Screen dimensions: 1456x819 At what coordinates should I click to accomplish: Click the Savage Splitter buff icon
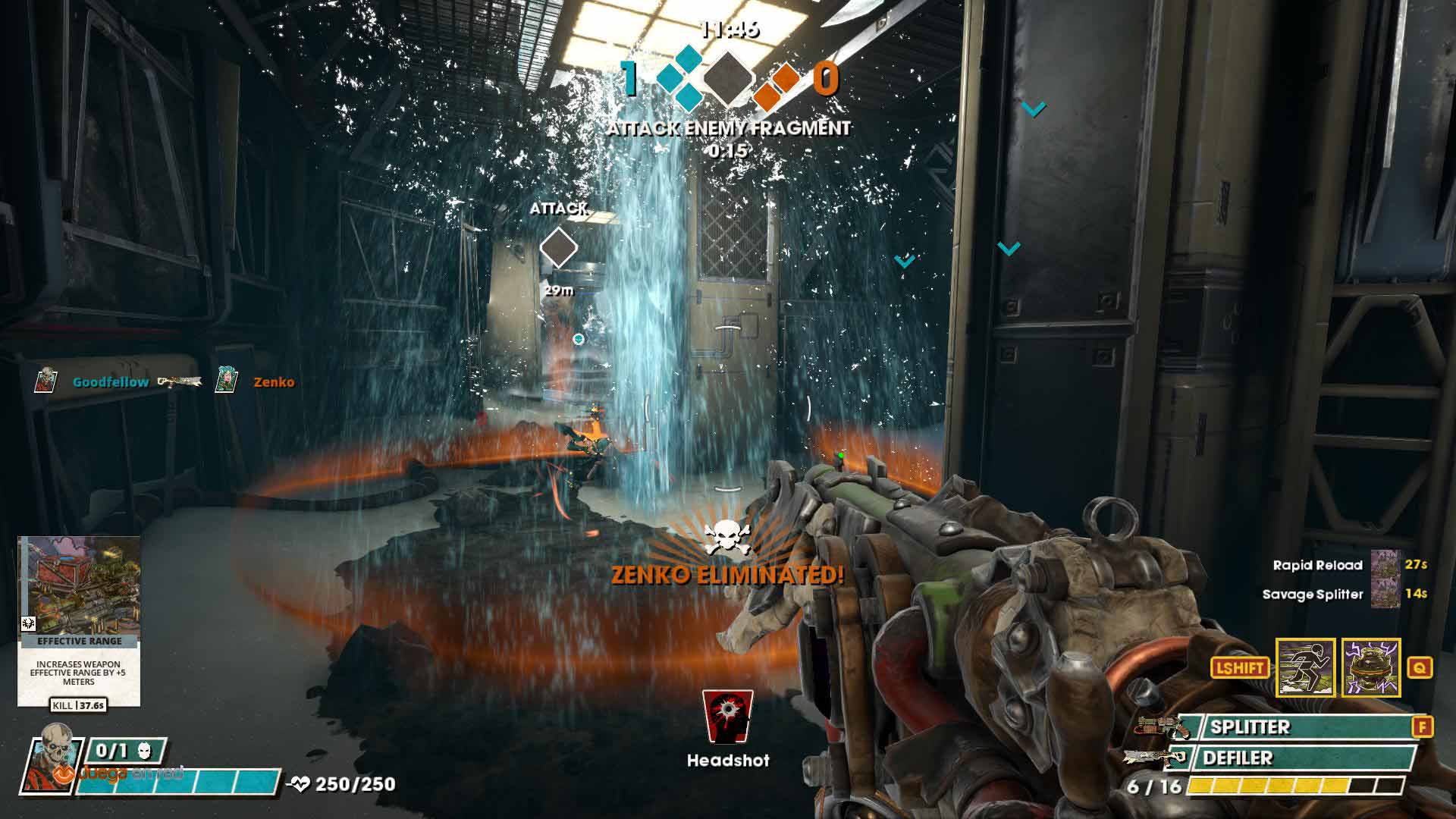[x=1385, y=594]
